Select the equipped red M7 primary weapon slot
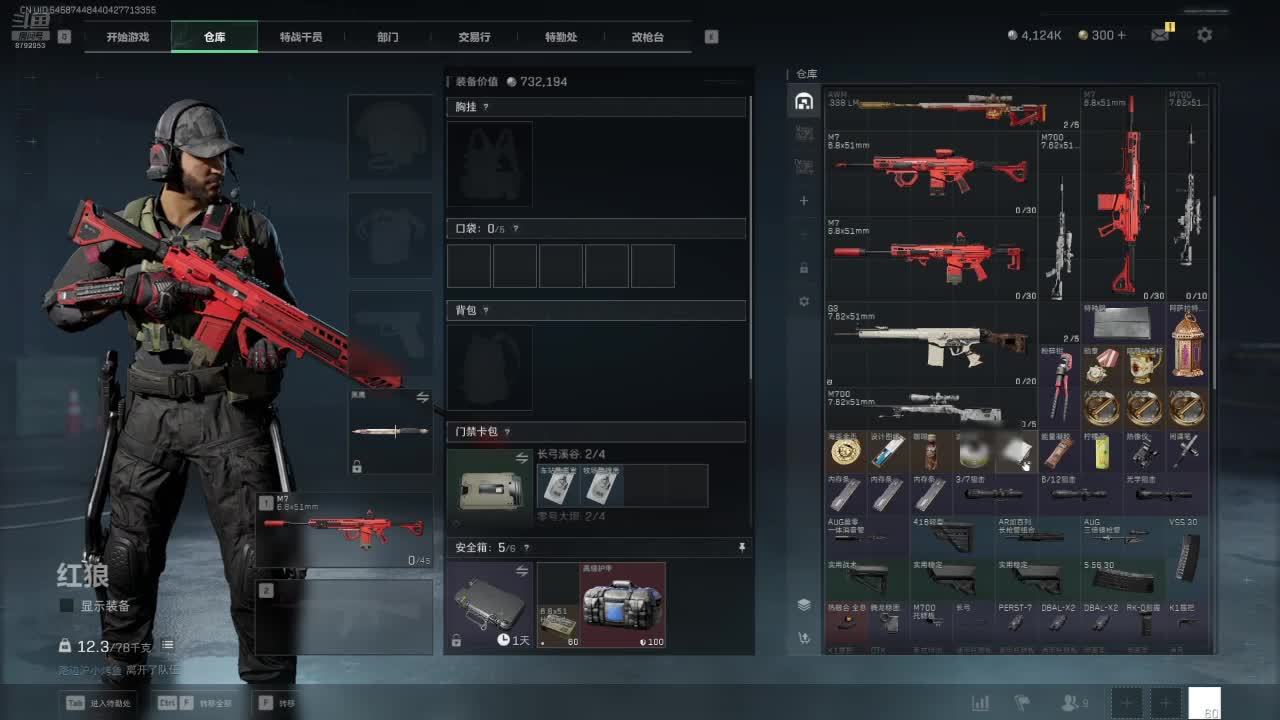 point(345,530)
